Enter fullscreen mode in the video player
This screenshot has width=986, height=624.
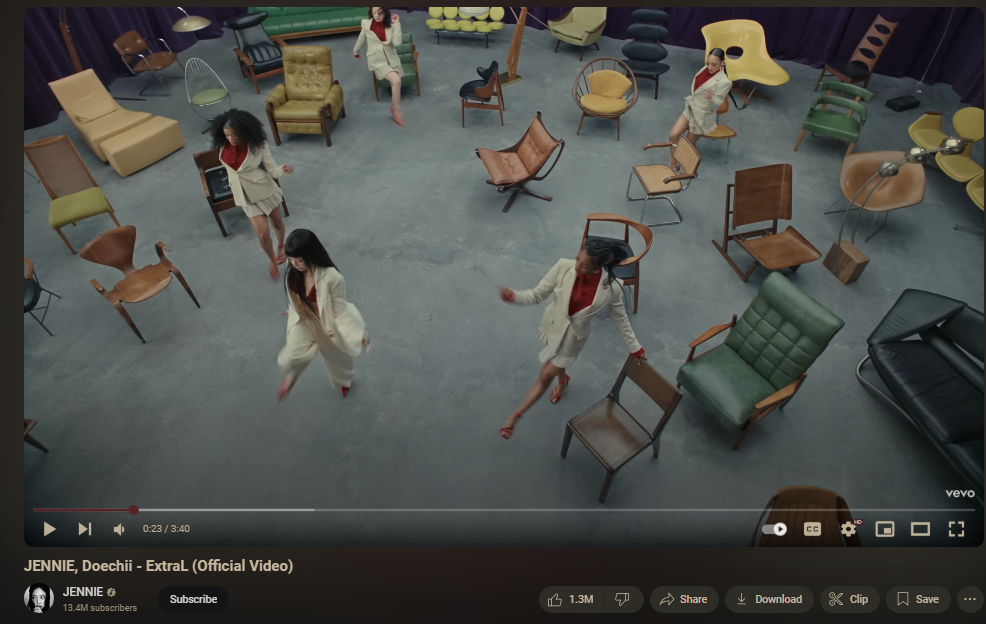point(956,529)
